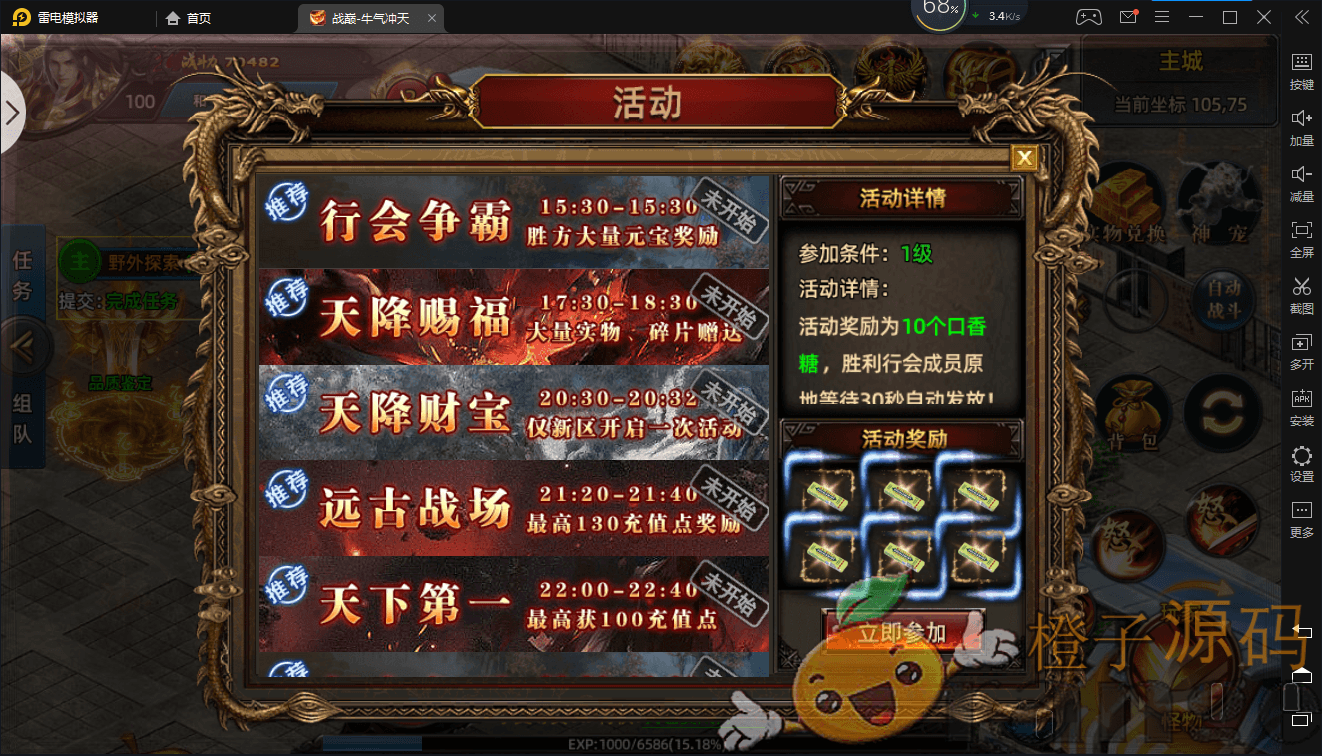Collapse the emulator sidebar with the double chevron
The image size is (1322, 756).
(1301, 16)
